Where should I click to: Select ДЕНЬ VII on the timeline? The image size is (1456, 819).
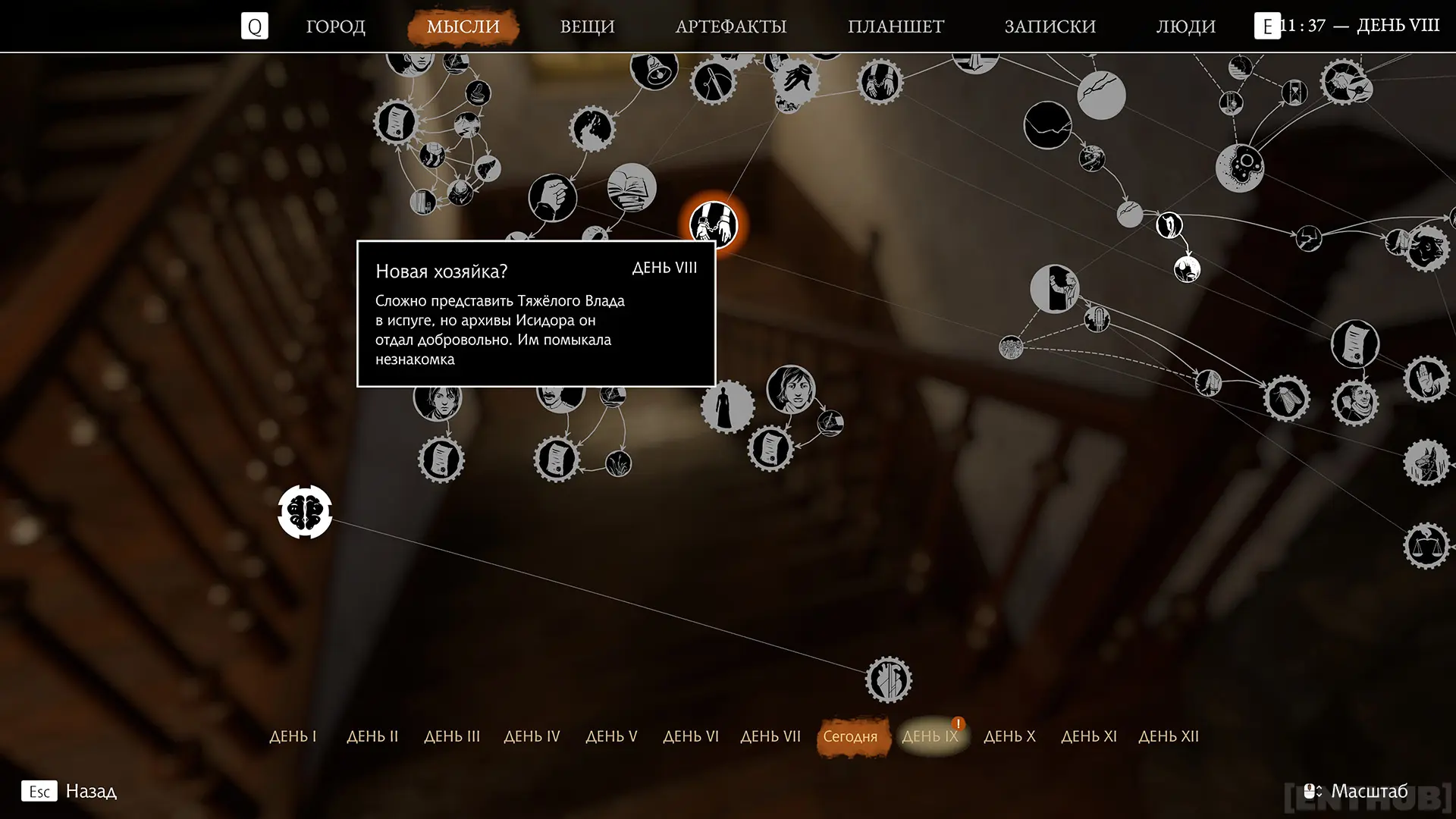(770, 736)
